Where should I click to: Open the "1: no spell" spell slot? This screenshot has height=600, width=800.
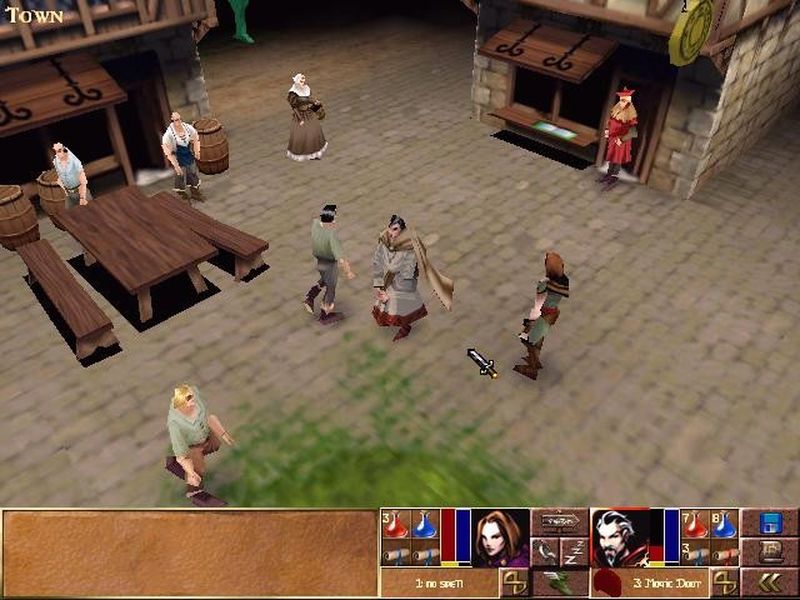pyautogui.click(x=438, y=582)
